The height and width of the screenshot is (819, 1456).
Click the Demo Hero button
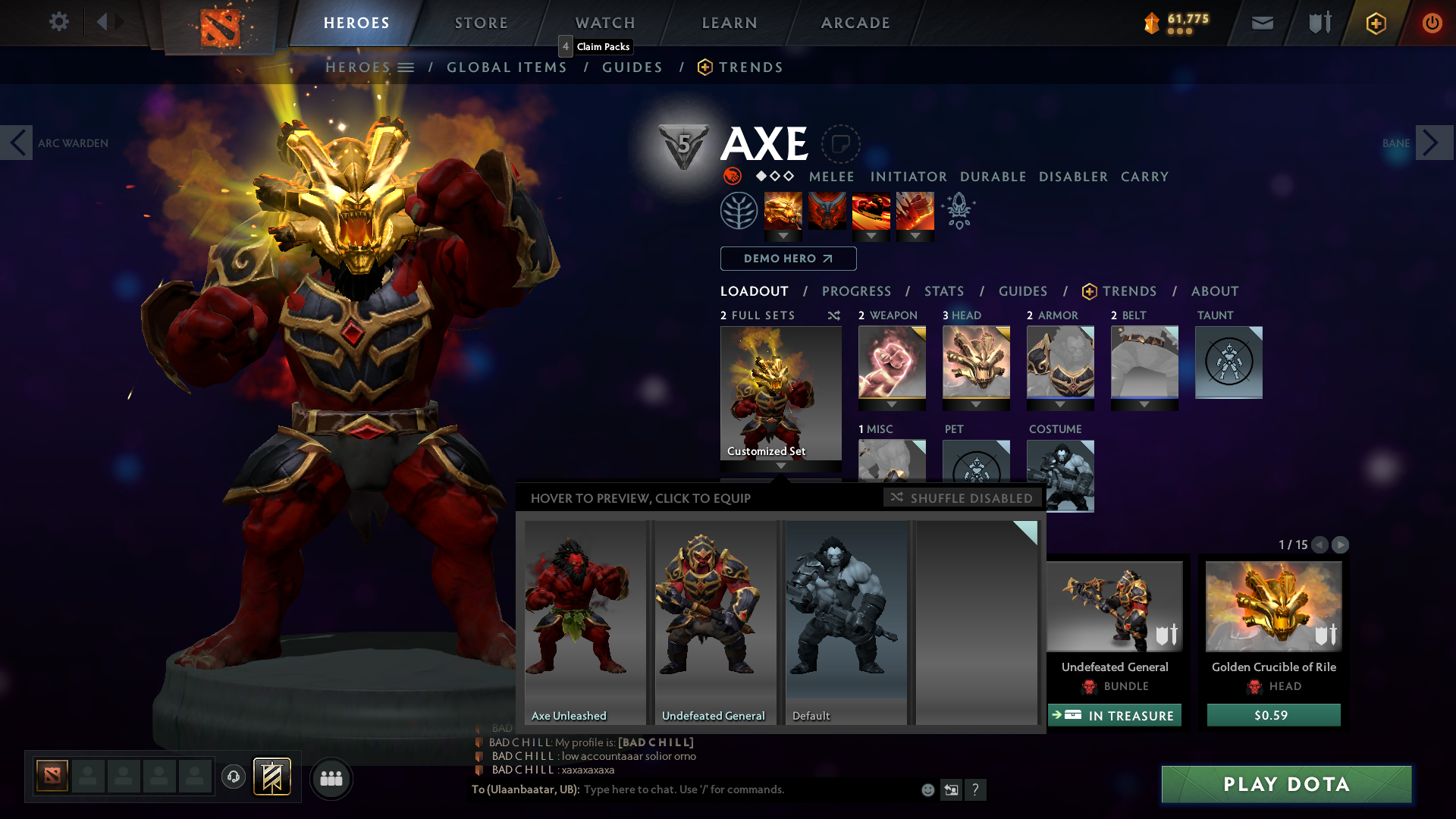tap(788, 259)
